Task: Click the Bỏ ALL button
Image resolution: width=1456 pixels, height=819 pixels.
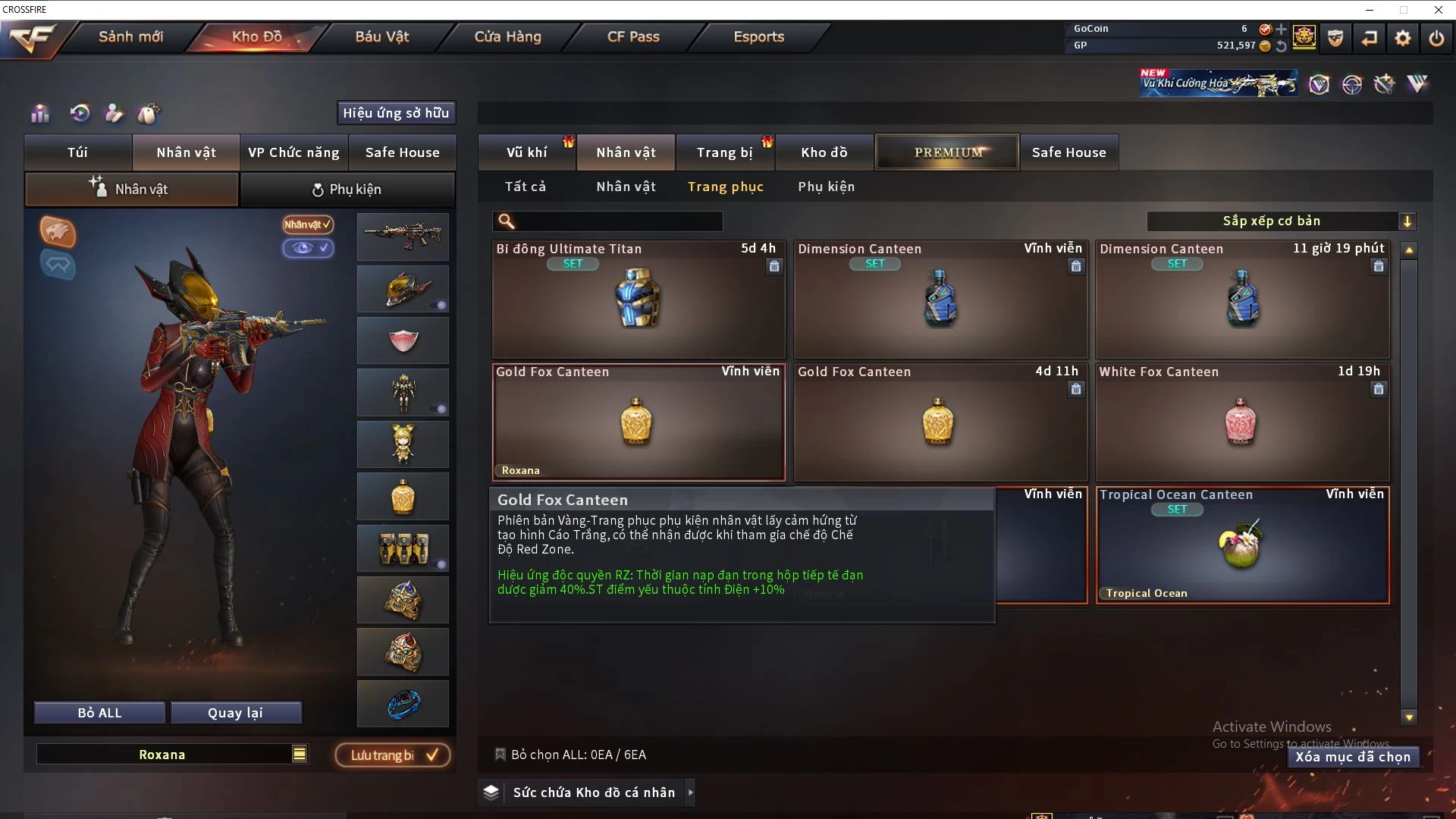Action: [99, 713]
